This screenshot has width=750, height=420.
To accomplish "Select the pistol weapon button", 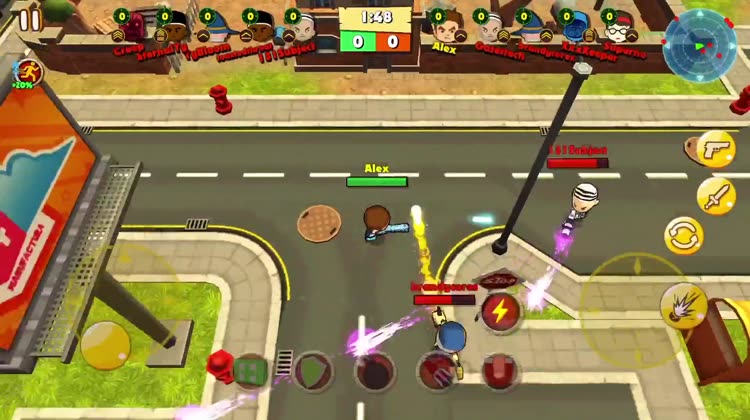I will coord(715,148).
